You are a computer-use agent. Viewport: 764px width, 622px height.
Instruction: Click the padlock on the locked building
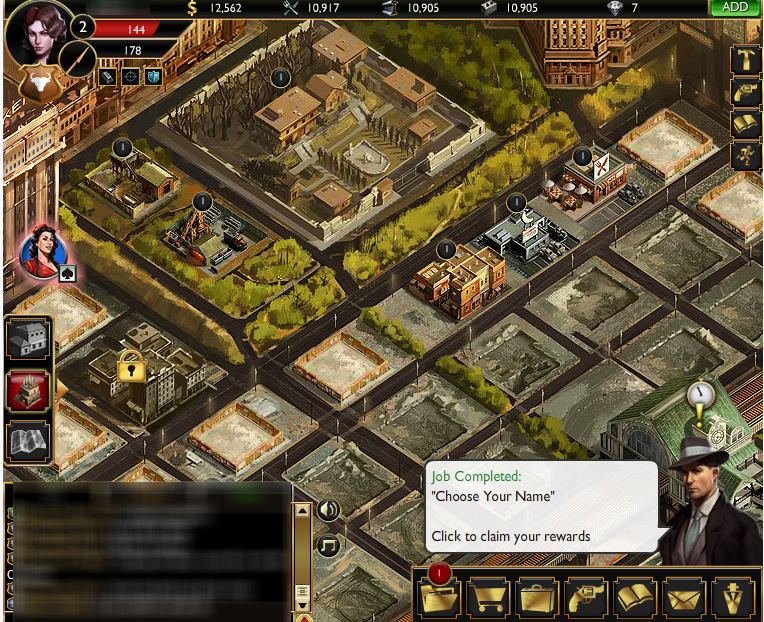click(132, 368)
